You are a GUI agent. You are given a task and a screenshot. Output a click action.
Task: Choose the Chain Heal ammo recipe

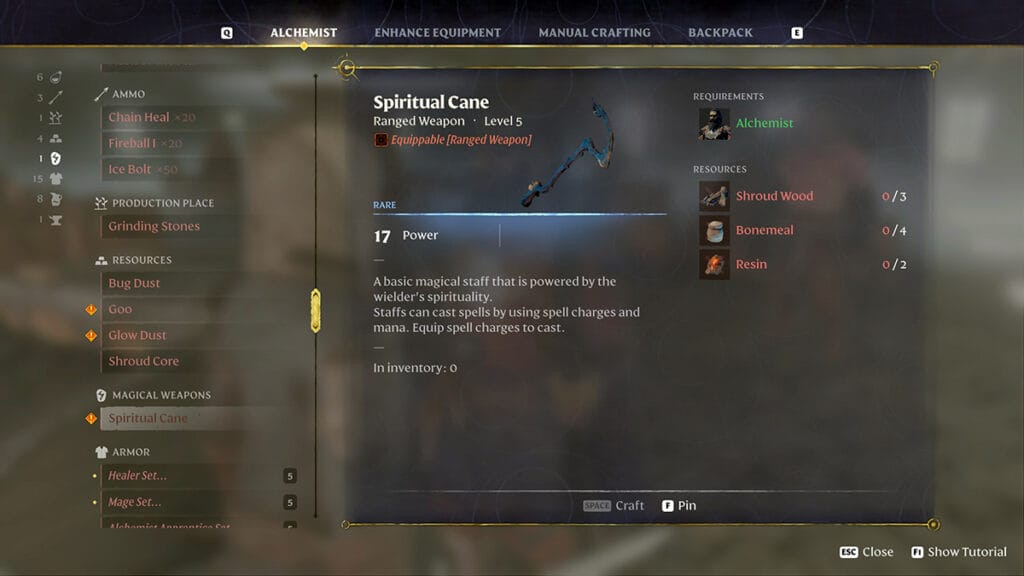pos(139,117)
